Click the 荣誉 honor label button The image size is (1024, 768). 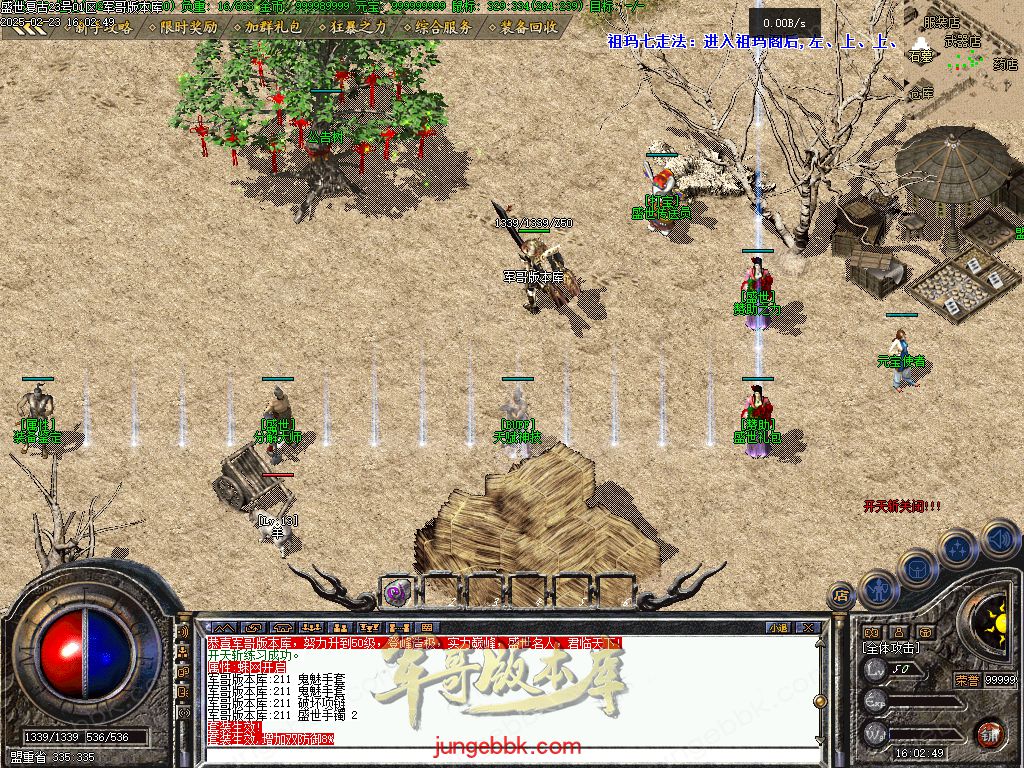click(x=967, y=679)
